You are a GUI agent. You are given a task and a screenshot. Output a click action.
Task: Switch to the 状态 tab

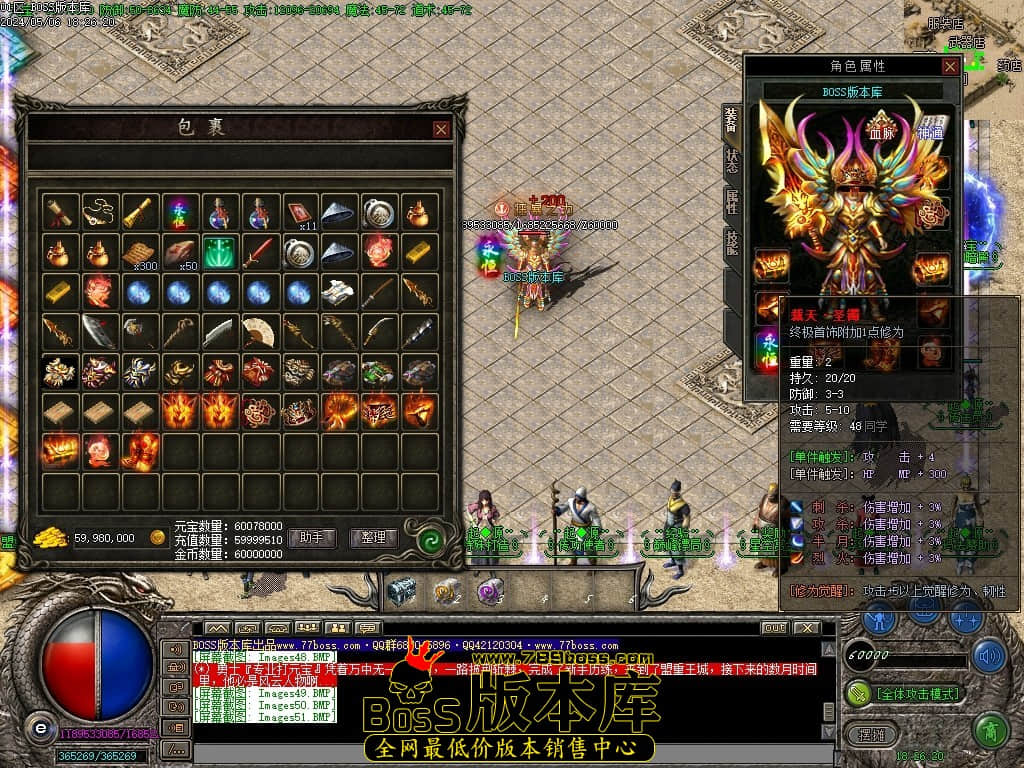pos(732,161)
